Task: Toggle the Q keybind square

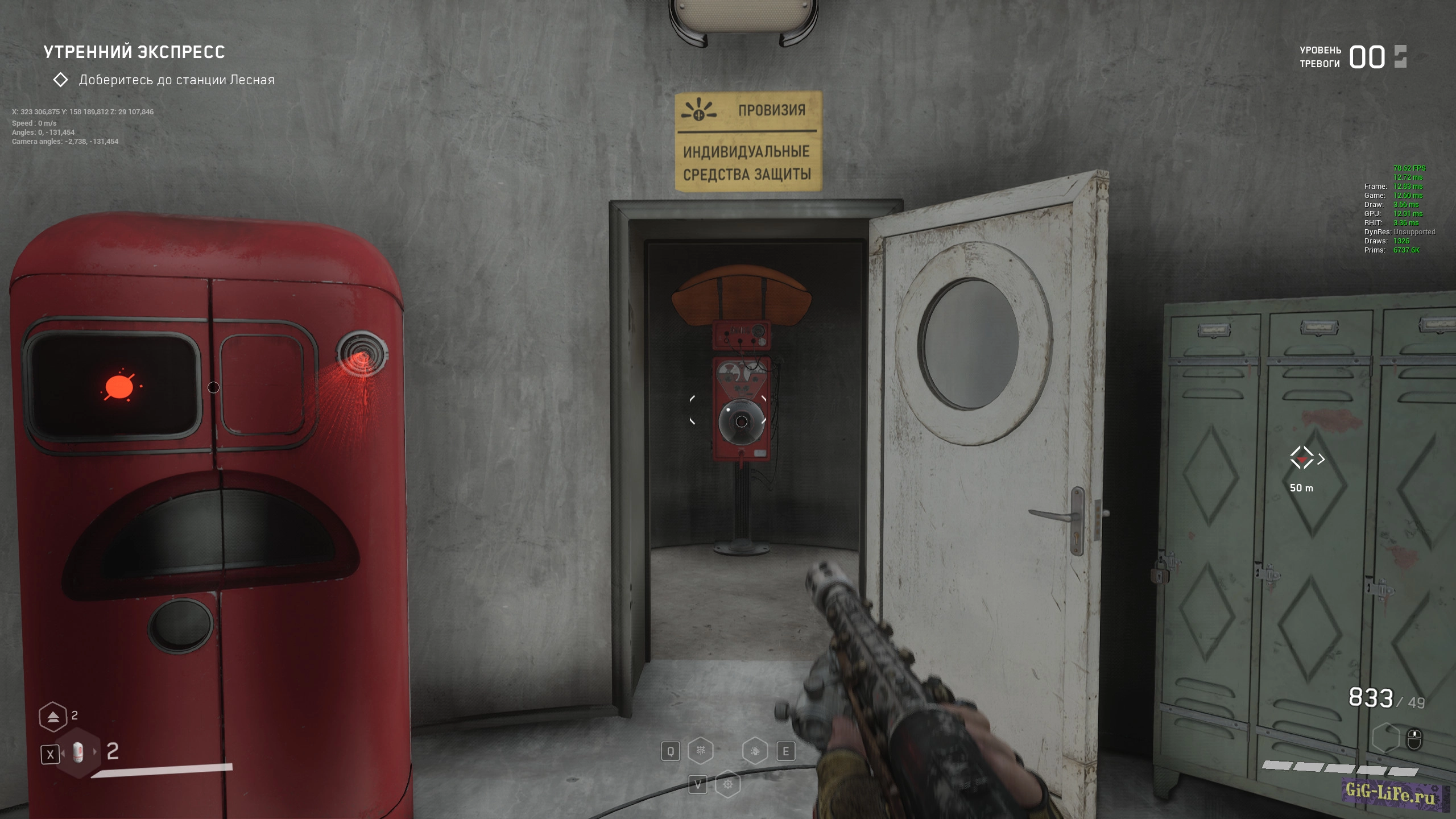Action: pyautogui.click(x=671, y=751)
